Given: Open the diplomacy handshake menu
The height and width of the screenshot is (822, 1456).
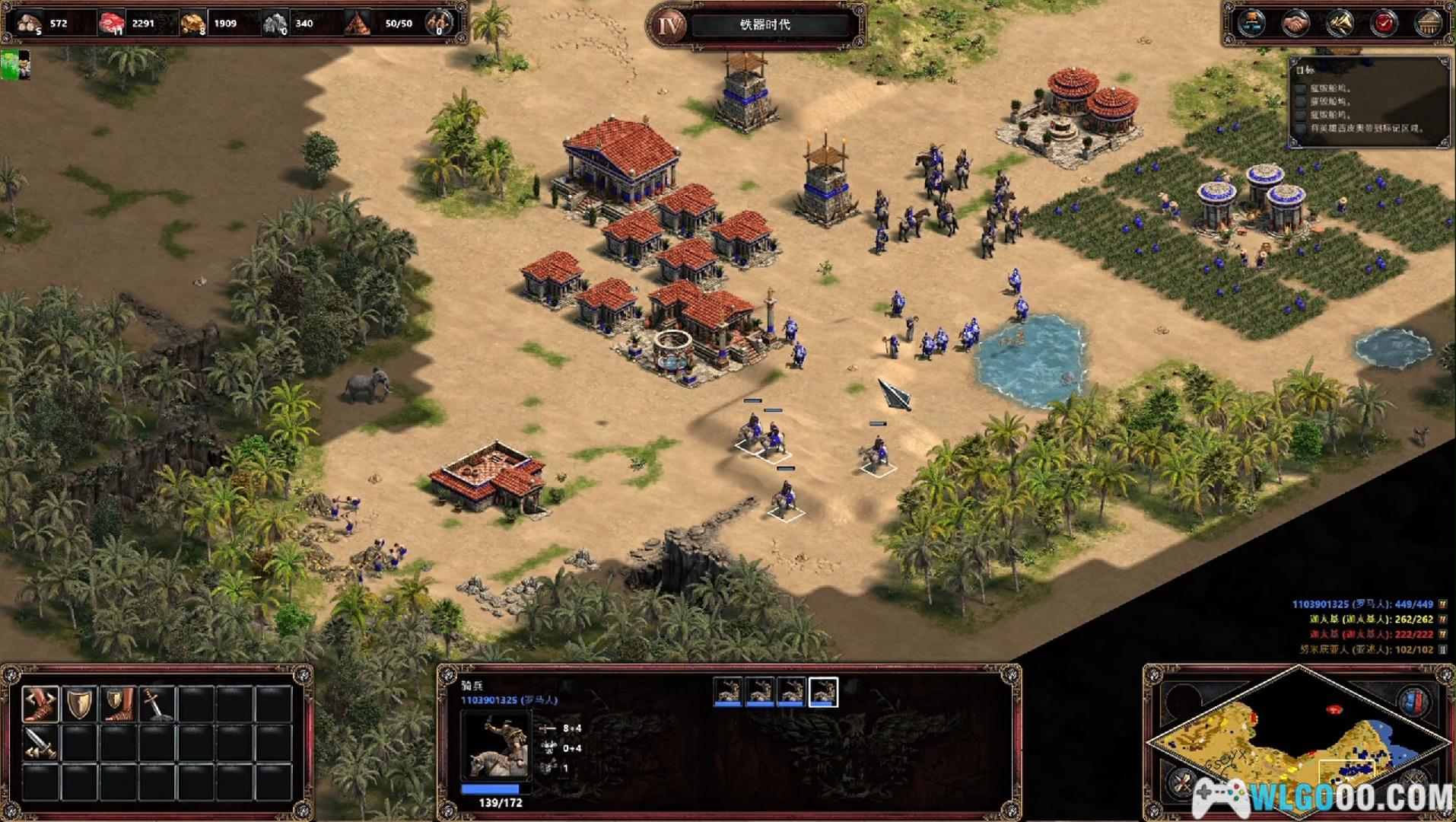Looking at the screenshot, I should point(1295,23).
